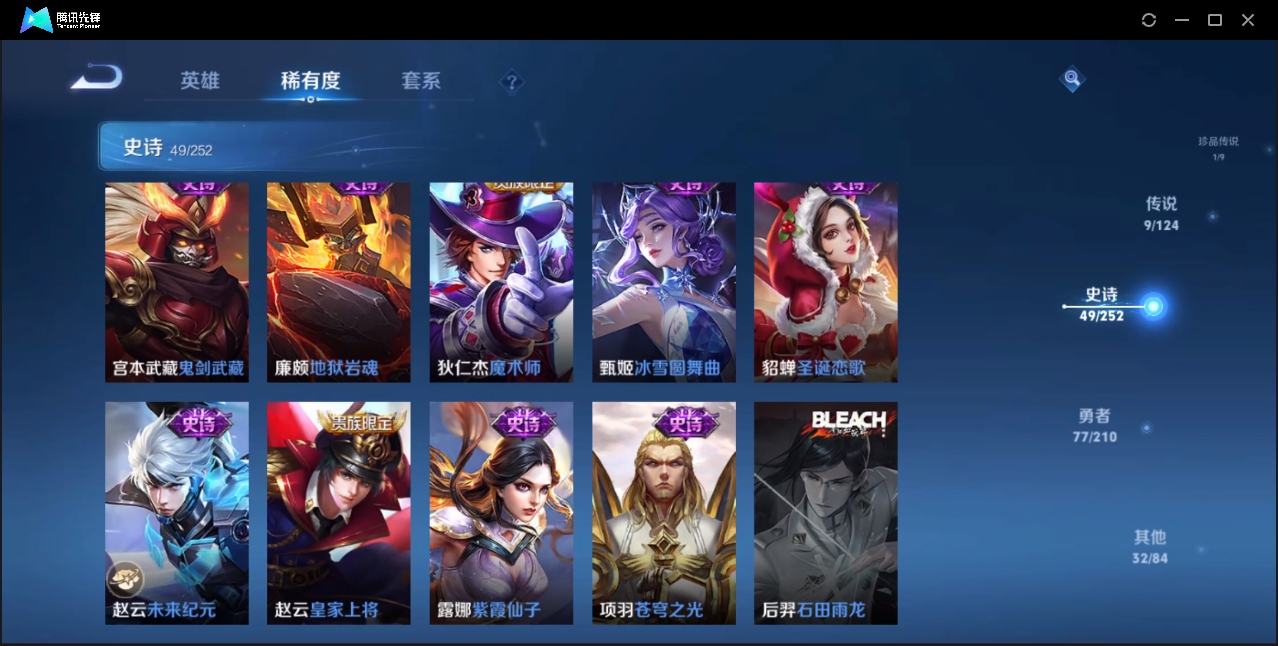View the 后羿 石田雨龙 BLEACH skin card
This screenshot has width=1278, height=646.
(826, 513)
